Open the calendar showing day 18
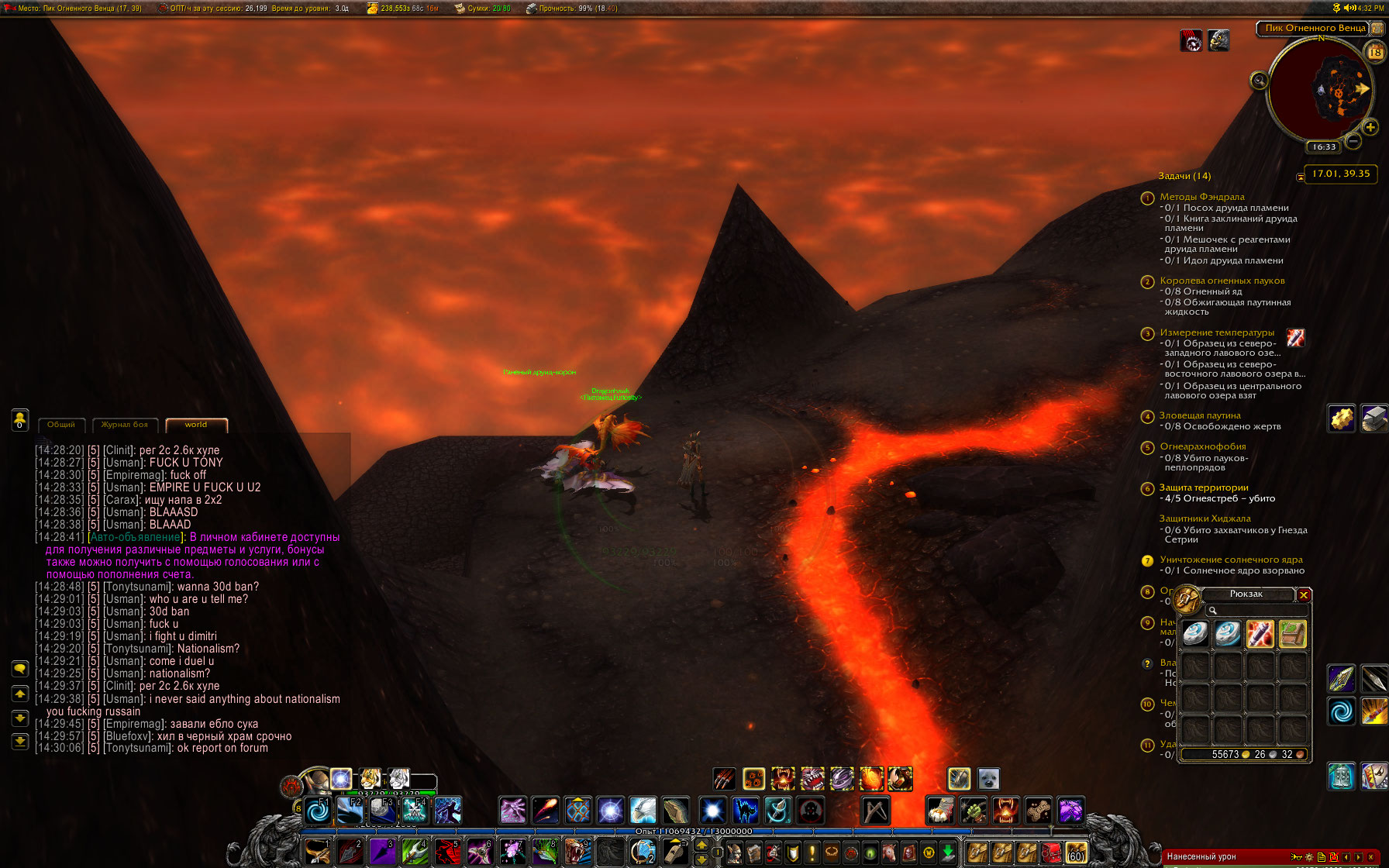The height and width of the screenshot is (868, 1389). point(1375,52)
